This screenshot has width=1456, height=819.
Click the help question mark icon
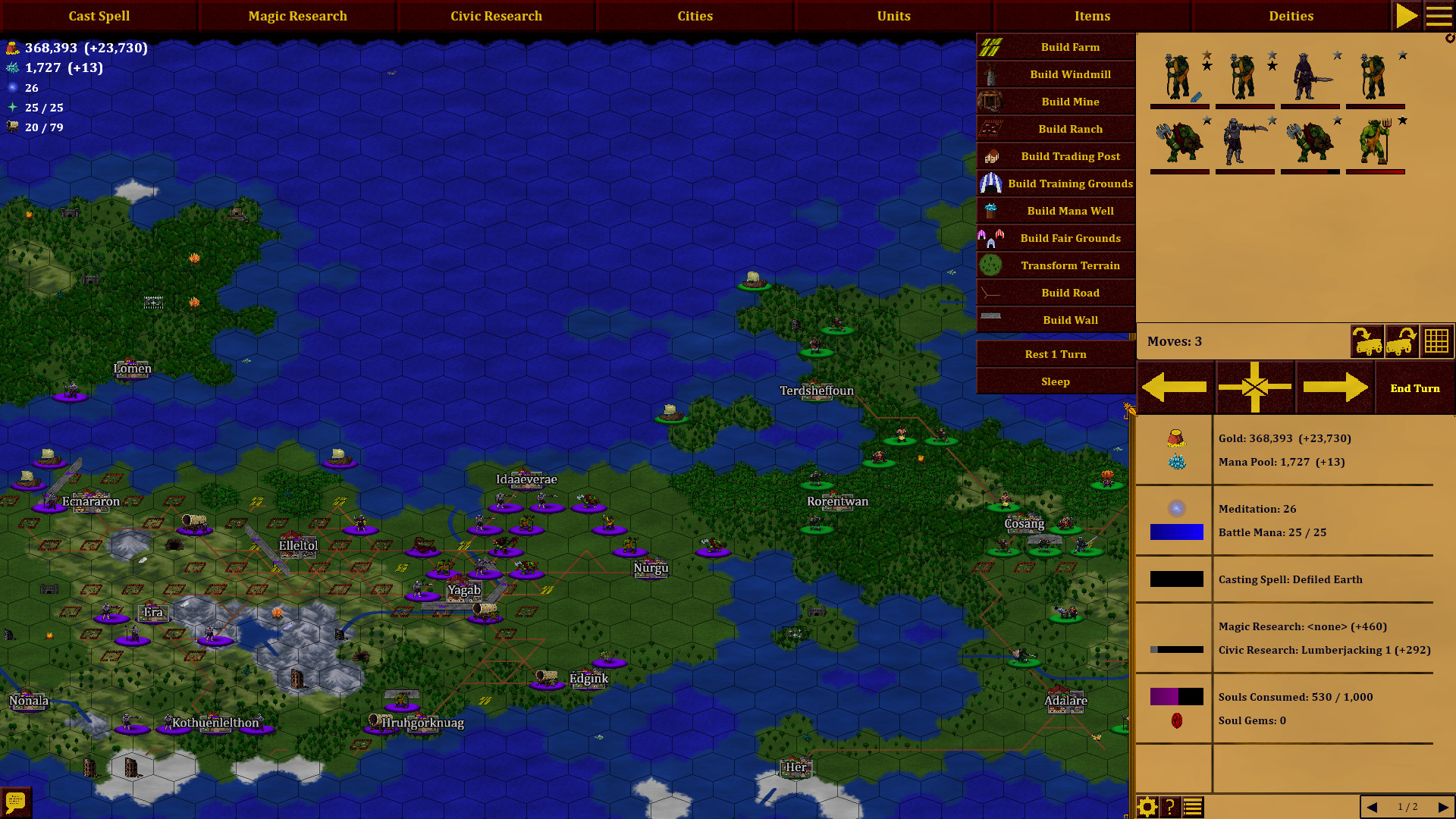[x=1169, y=807]
